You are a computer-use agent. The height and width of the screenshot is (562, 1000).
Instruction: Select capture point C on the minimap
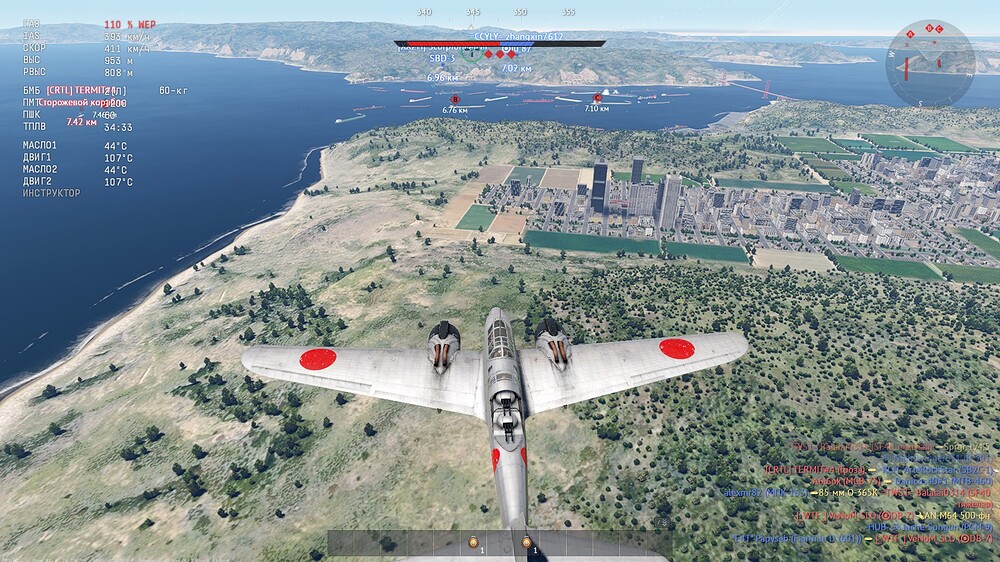click(939, 28)
